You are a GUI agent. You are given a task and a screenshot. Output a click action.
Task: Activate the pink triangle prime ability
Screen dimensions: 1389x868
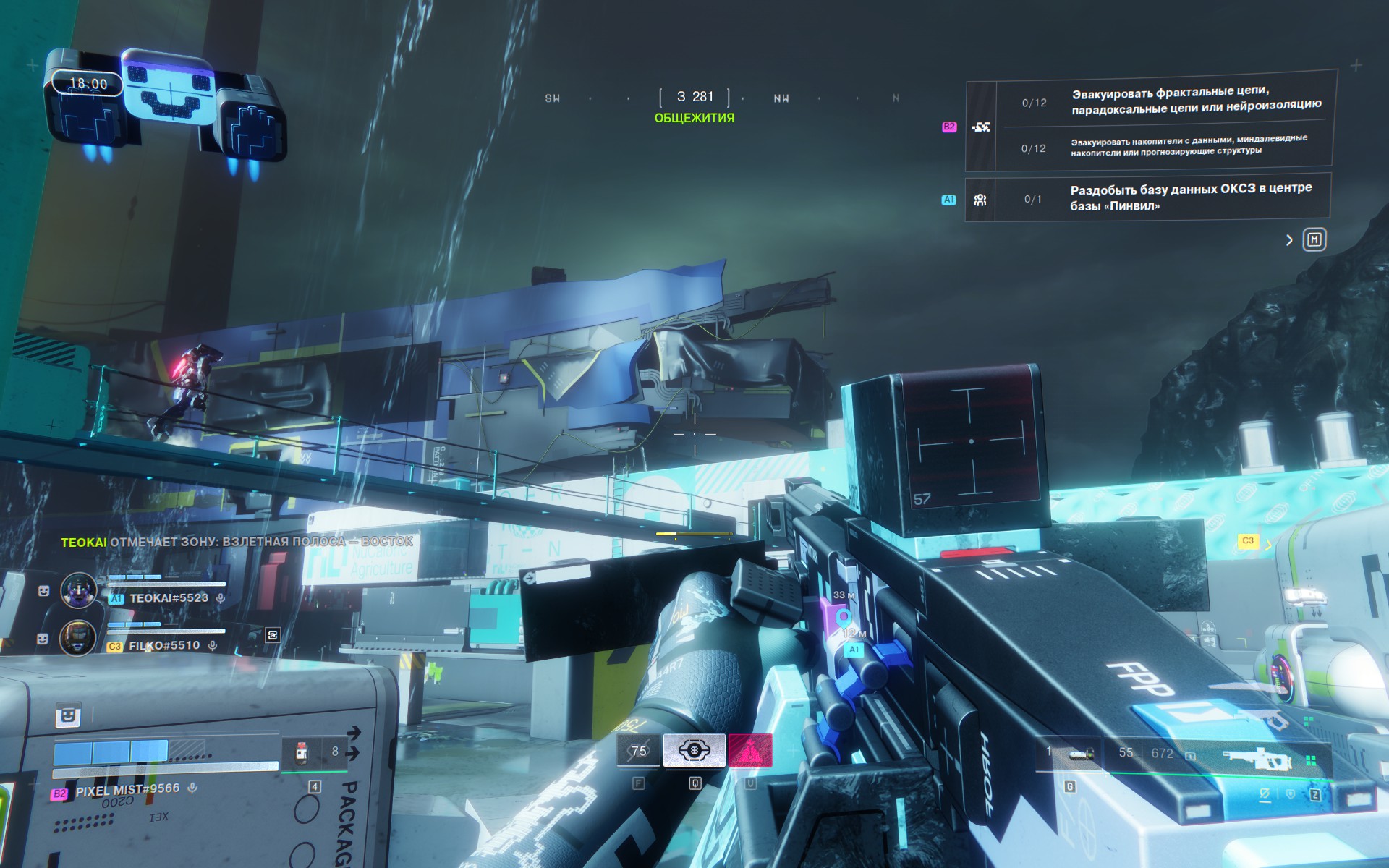[x=750, y=751]
